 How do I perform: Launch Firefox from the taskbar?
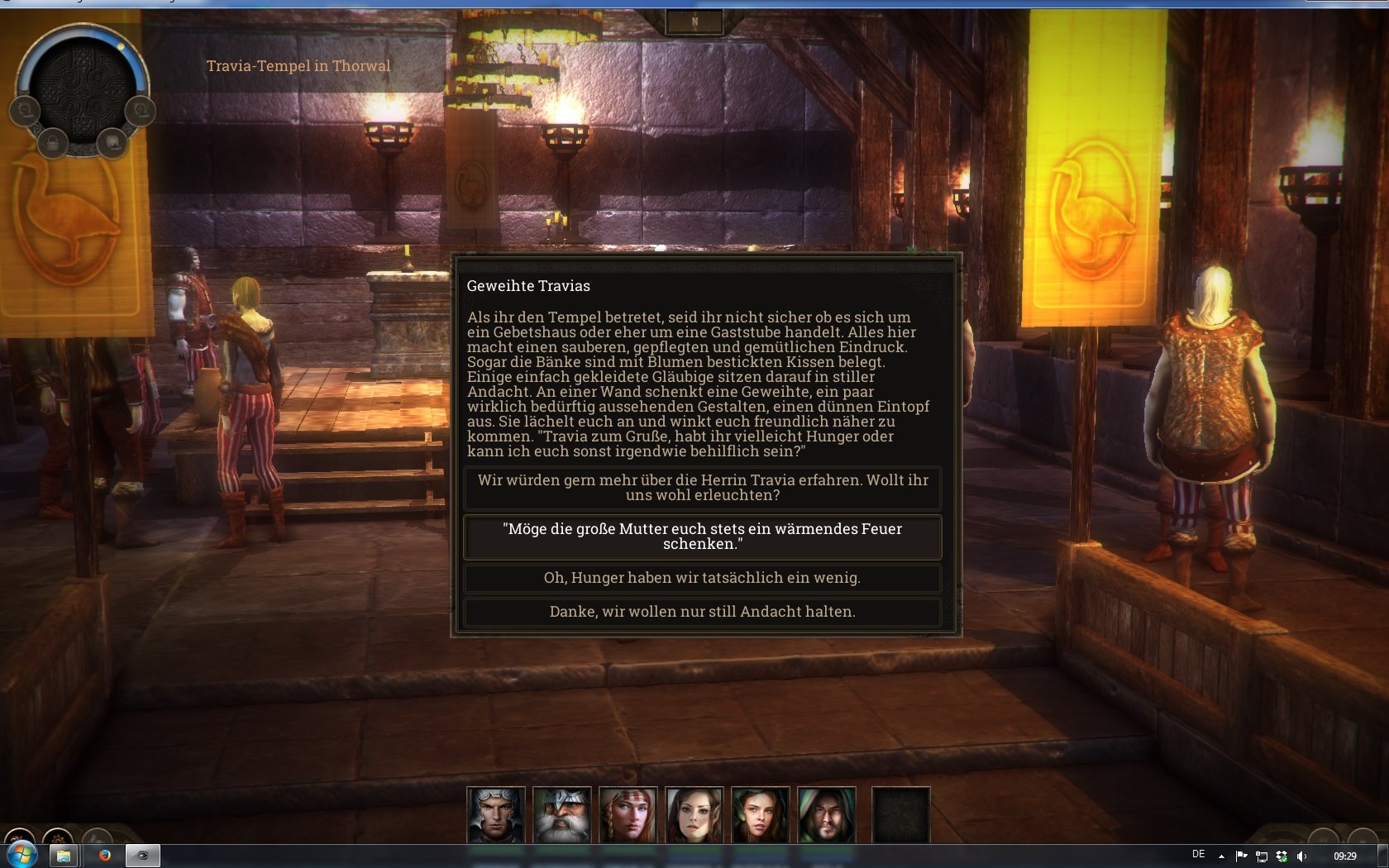[x=105, y=856]
